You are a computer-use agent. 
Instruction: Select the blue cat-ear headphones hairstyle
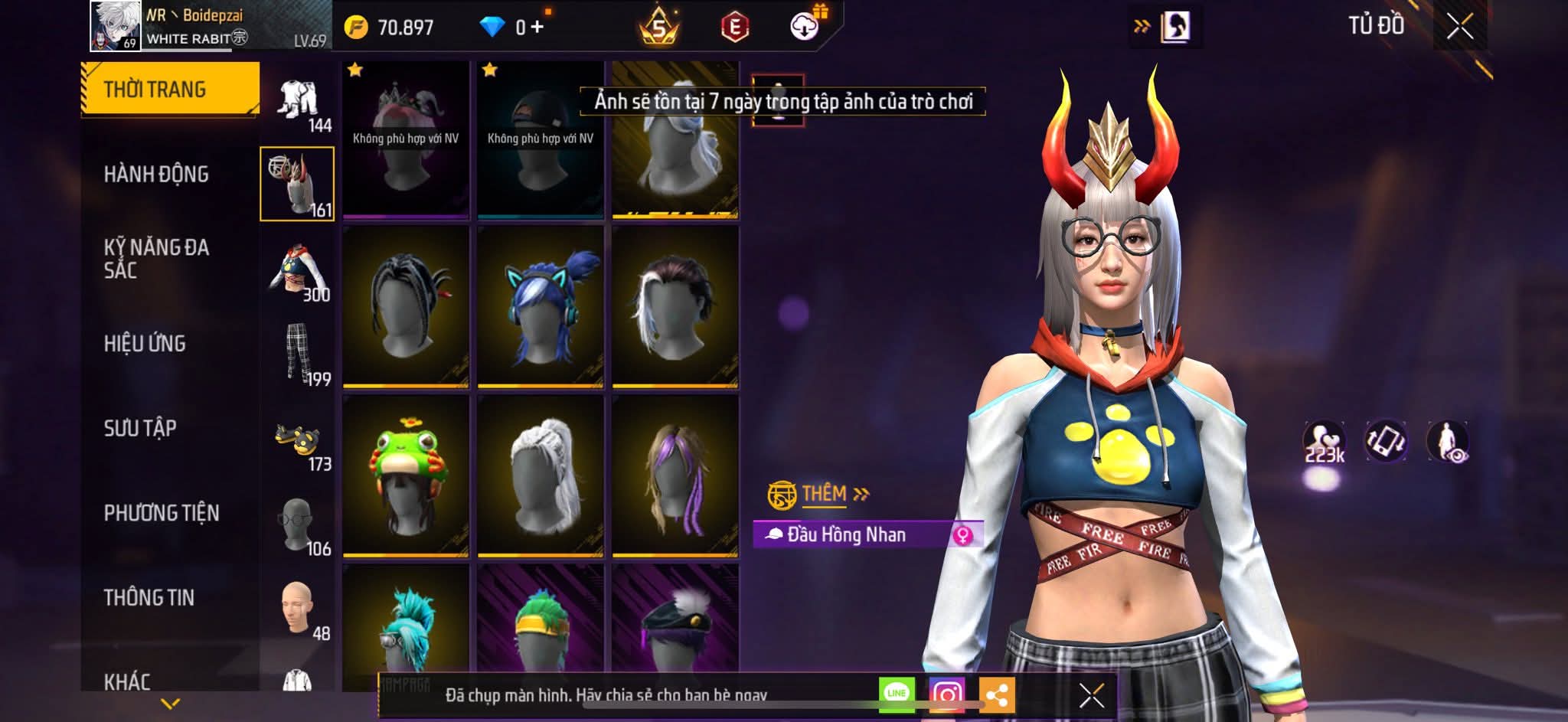[x=541, y=306]
